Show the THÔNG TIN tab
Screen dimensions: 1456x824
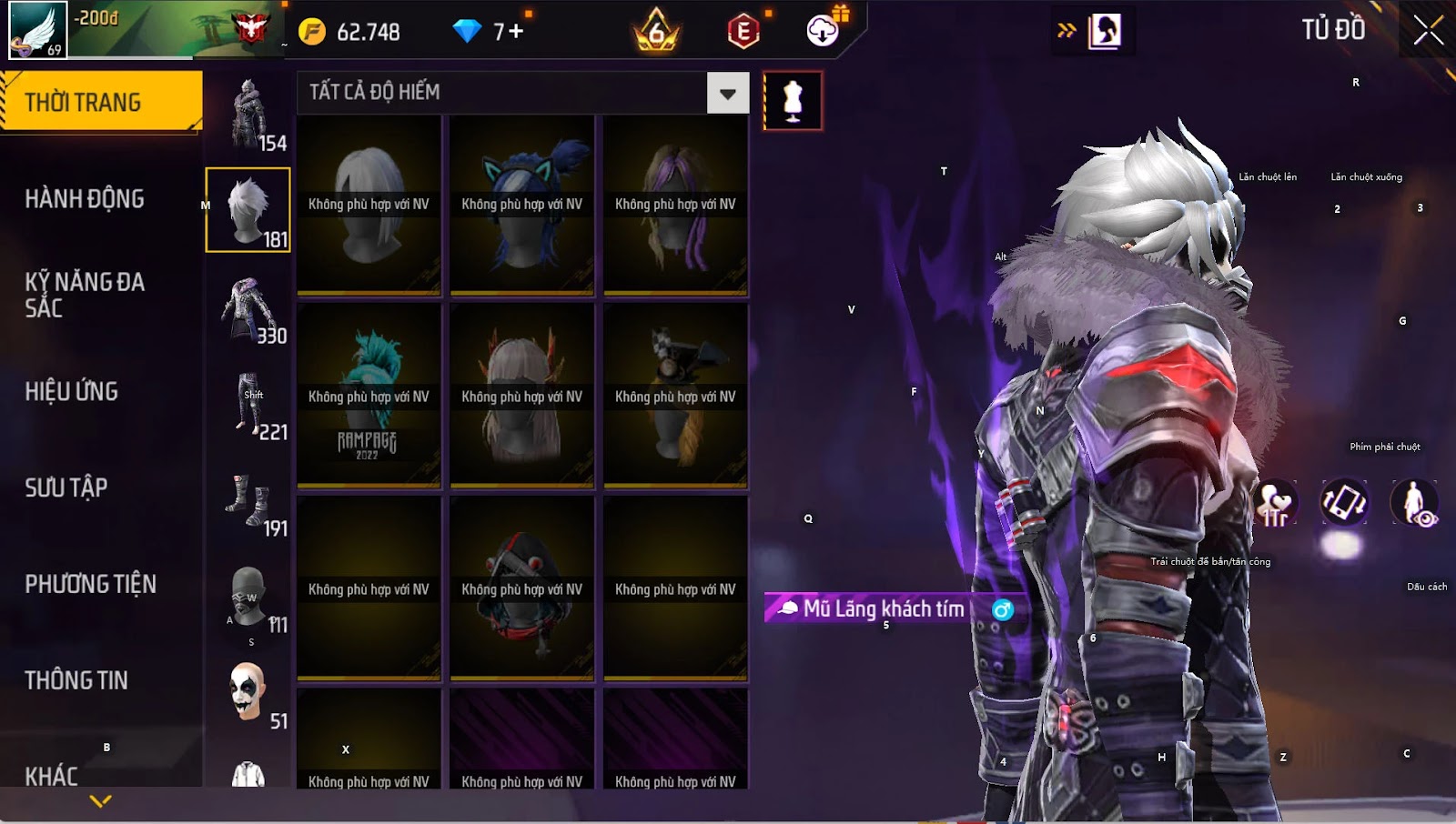click(x=76, y=680)
